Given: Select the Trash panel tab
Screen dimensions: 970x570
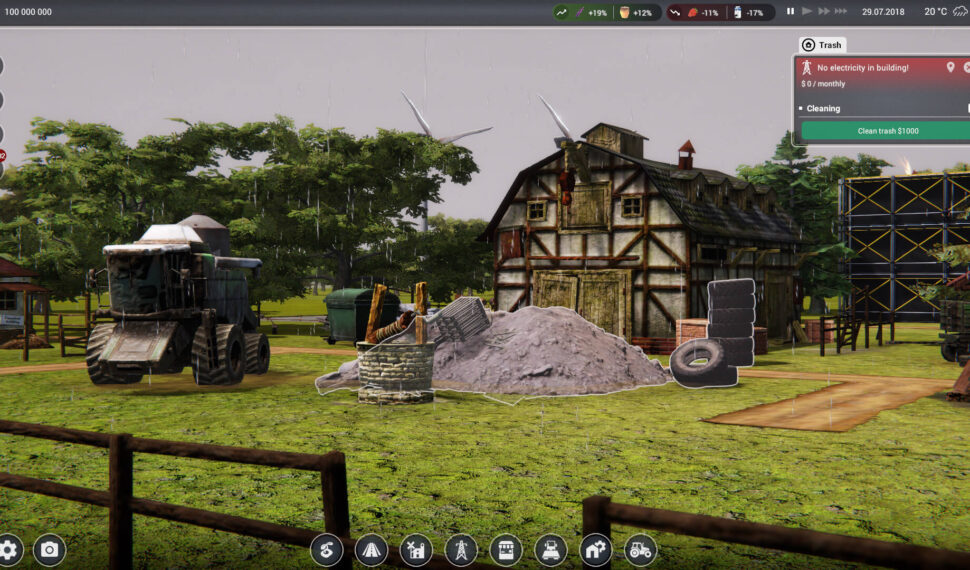Looking at the screenshot, I should point(823,45).
